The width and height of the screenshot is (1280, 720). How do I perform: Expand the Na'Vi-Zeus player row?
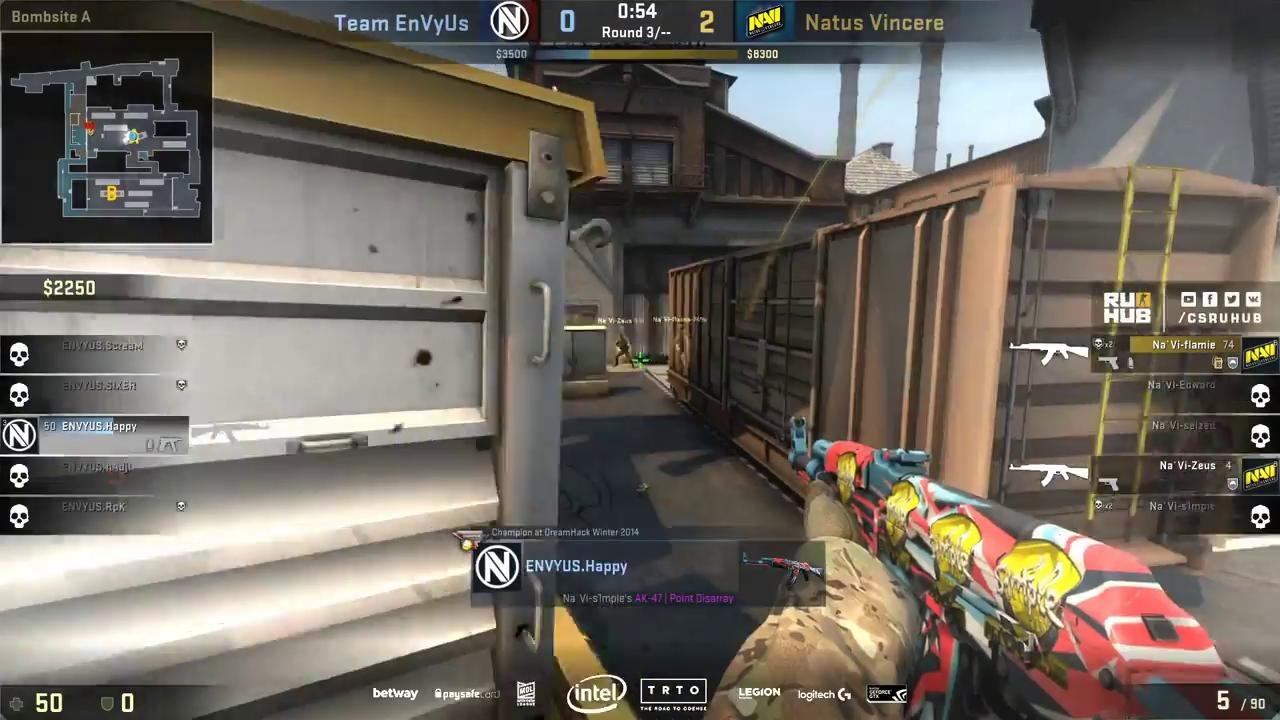(x=1190, y=465)
